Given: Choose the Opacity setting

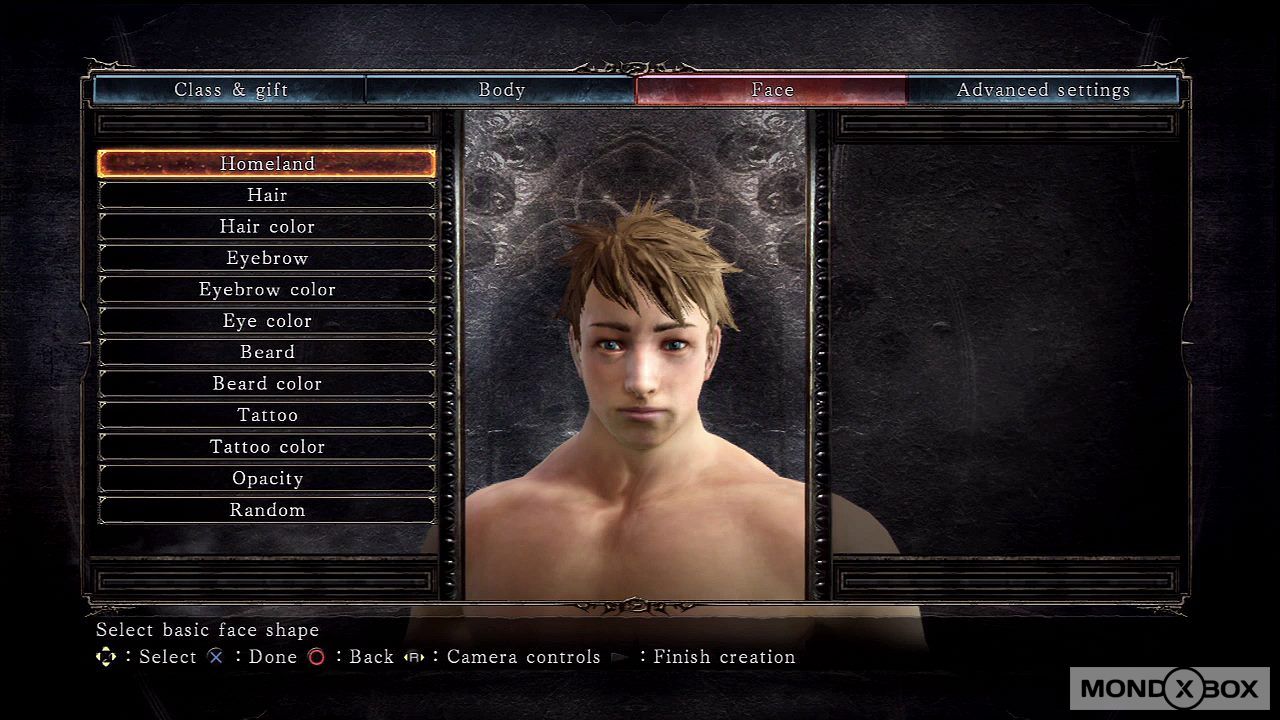Looking at the screenshot, I should tap(267, 478).
